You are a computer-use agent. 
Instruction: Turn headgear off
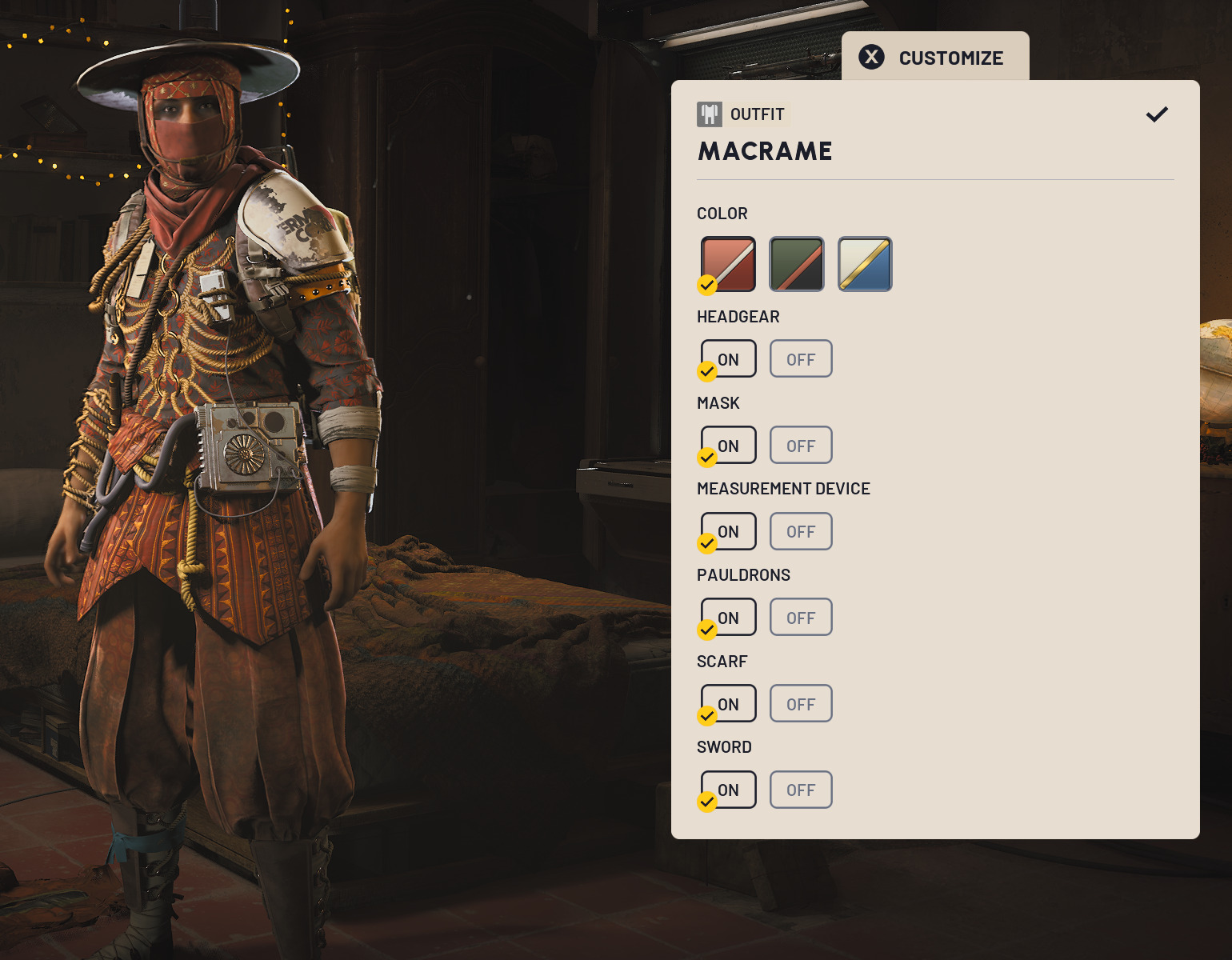(x=801, y=359)
